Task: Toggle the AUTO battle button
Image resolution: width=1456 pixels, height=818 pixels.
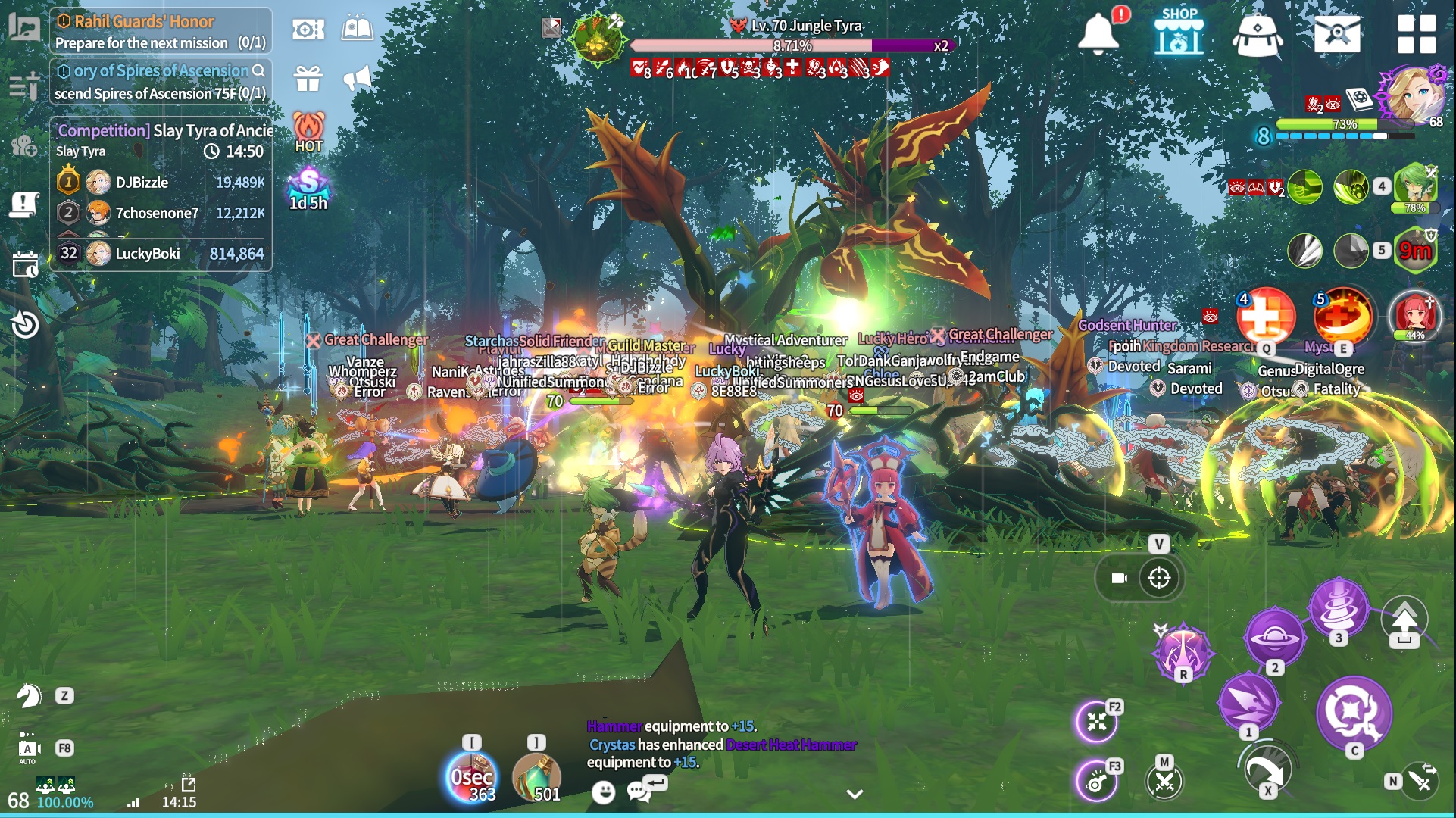Action: click(28, 749)
